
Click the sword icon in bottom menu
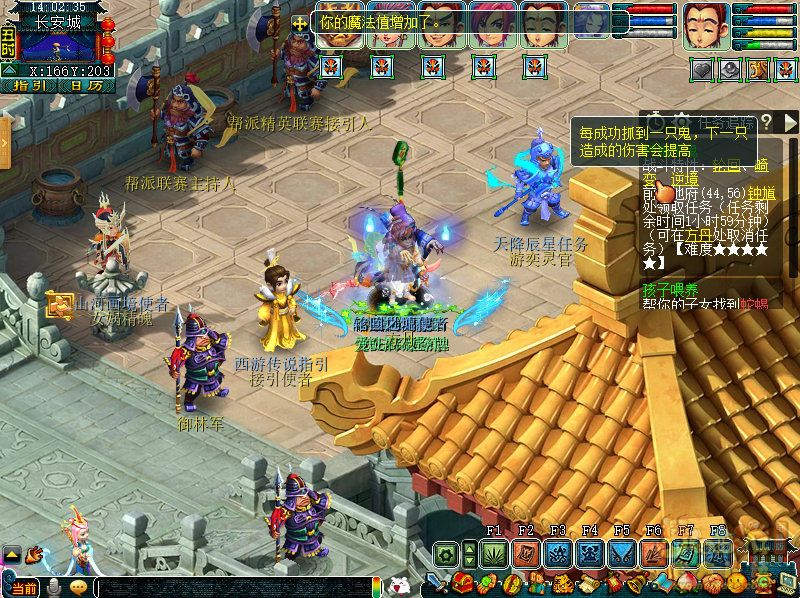coord(437,583)
